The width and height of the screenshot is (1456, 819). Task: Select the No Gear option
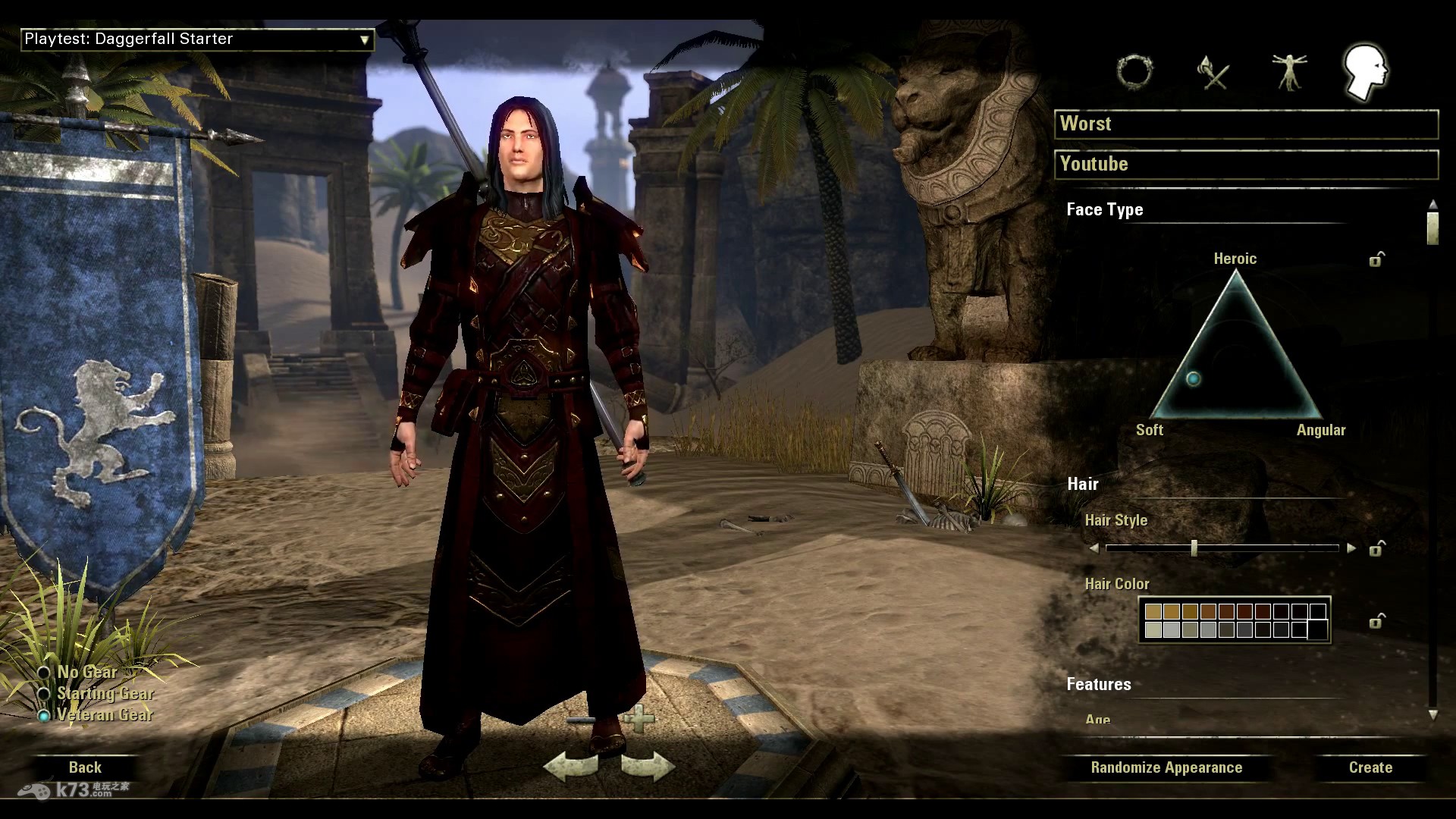coord(45,673)
